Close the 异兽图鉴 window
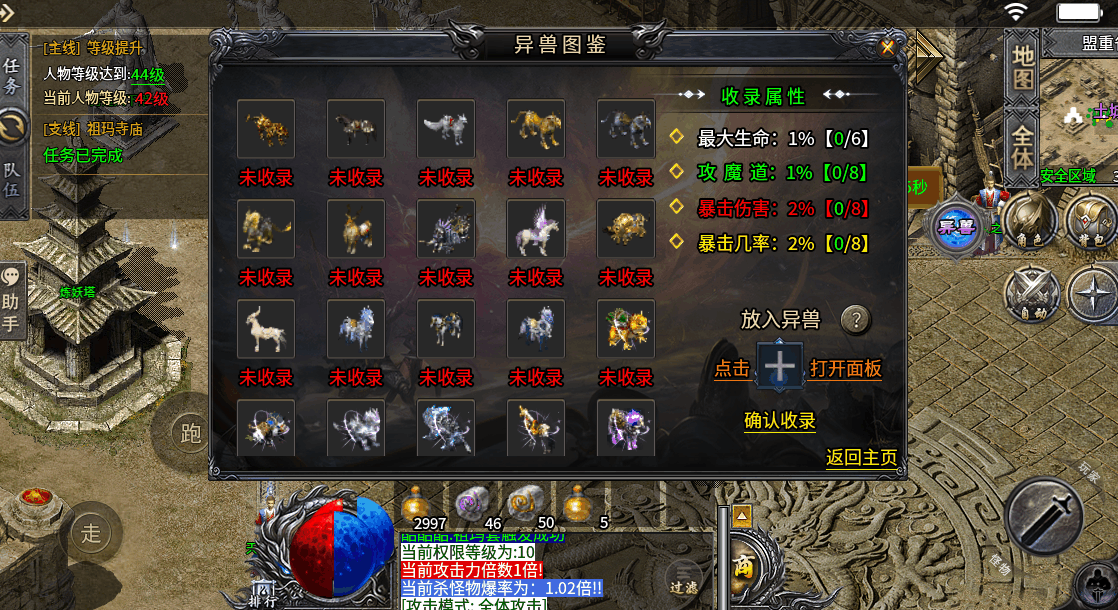Image resolution: width=1118 pixels, height=610 pixels. coord(887,46)
